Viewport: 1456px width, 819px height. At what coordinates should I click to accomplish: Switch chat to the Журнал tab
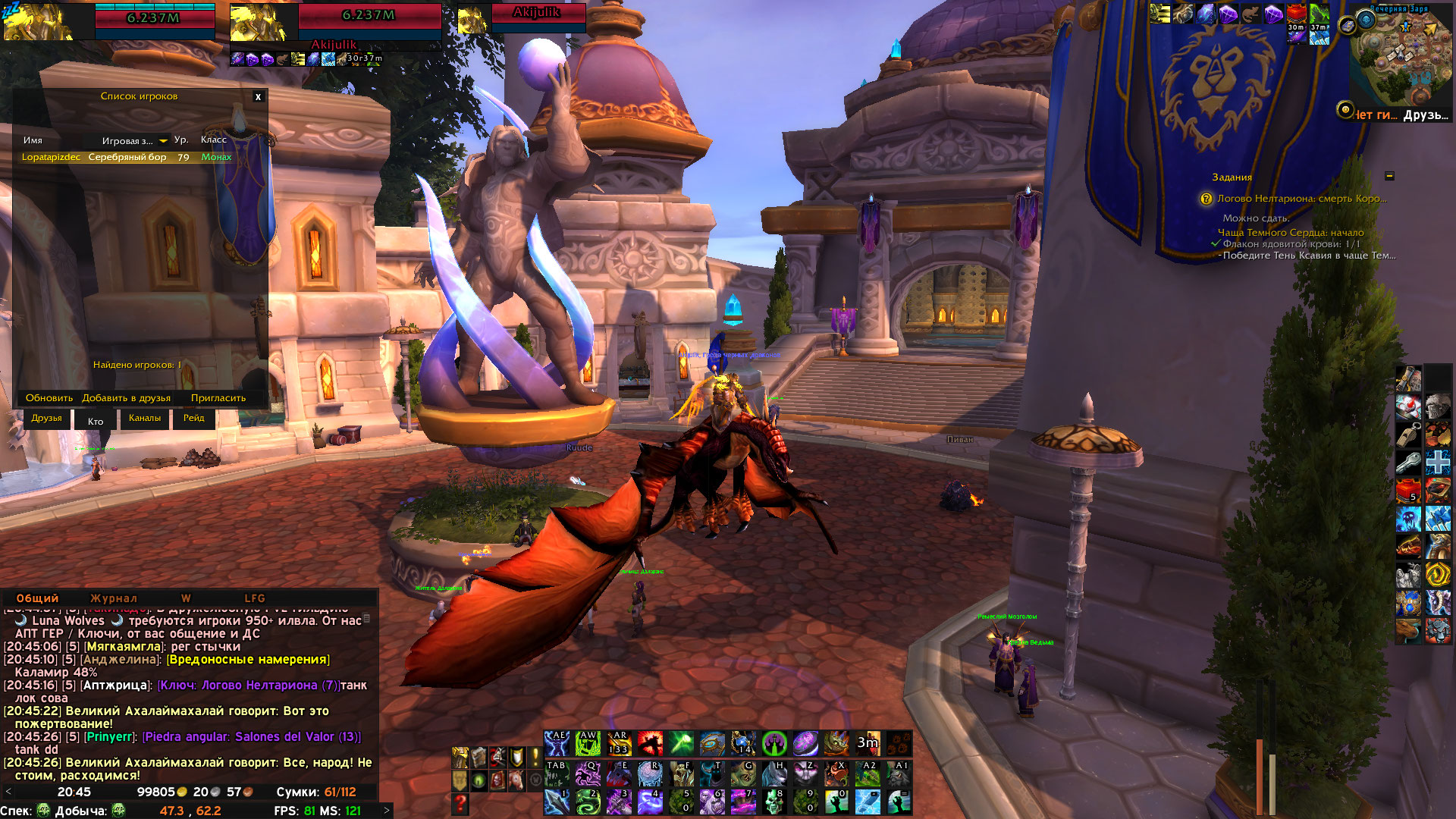click(x=114, y=598)
